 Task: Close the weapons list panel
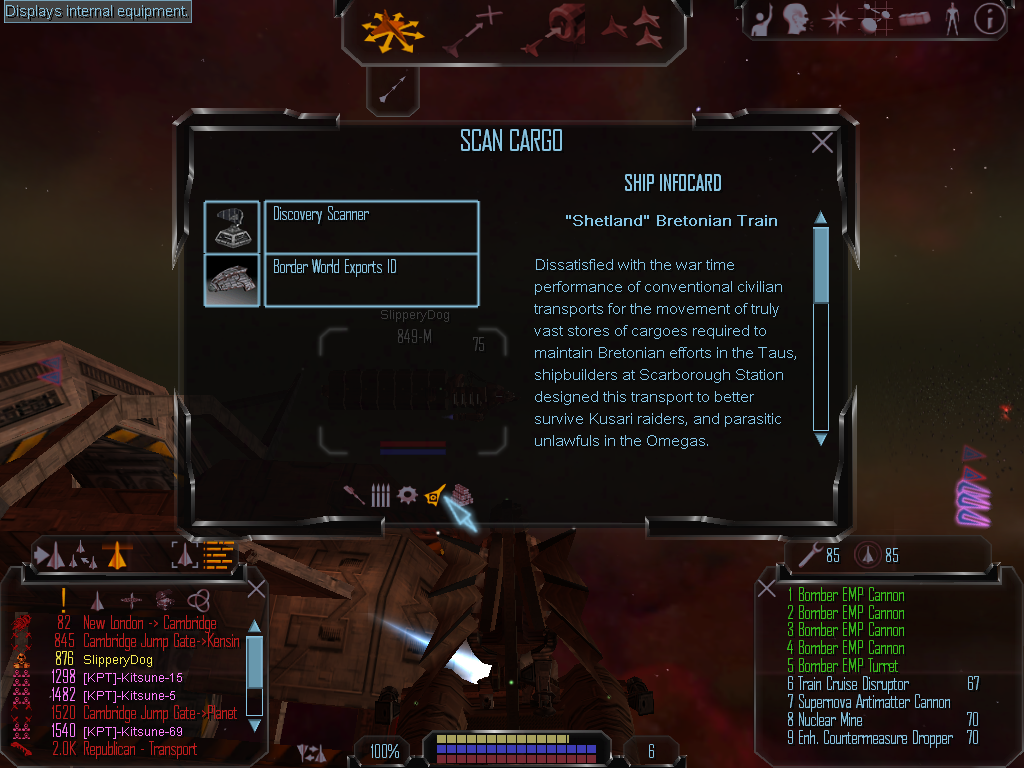pos(768,589)
